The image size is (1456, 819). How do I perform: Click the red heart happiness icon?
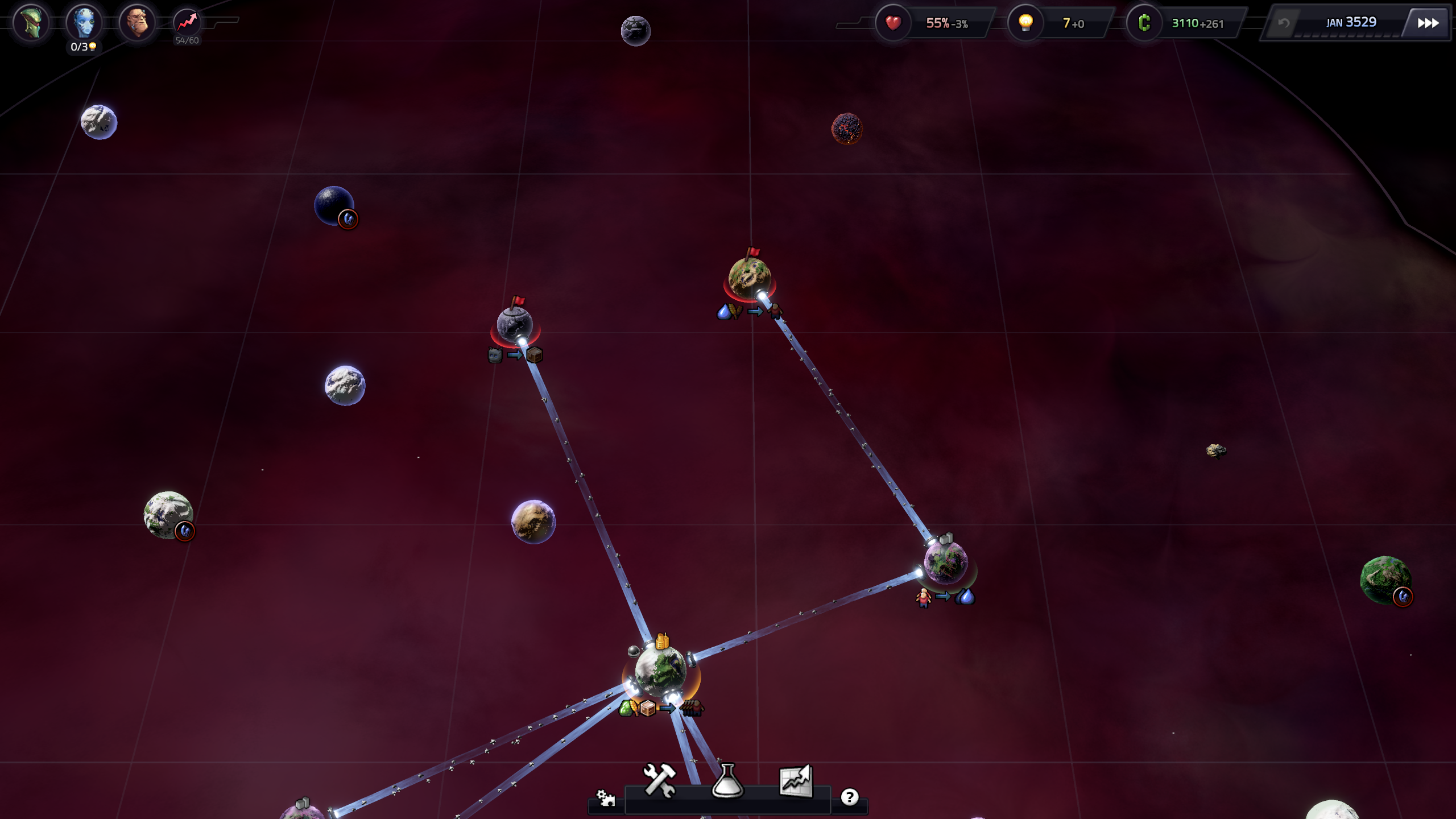click(893, 23)
